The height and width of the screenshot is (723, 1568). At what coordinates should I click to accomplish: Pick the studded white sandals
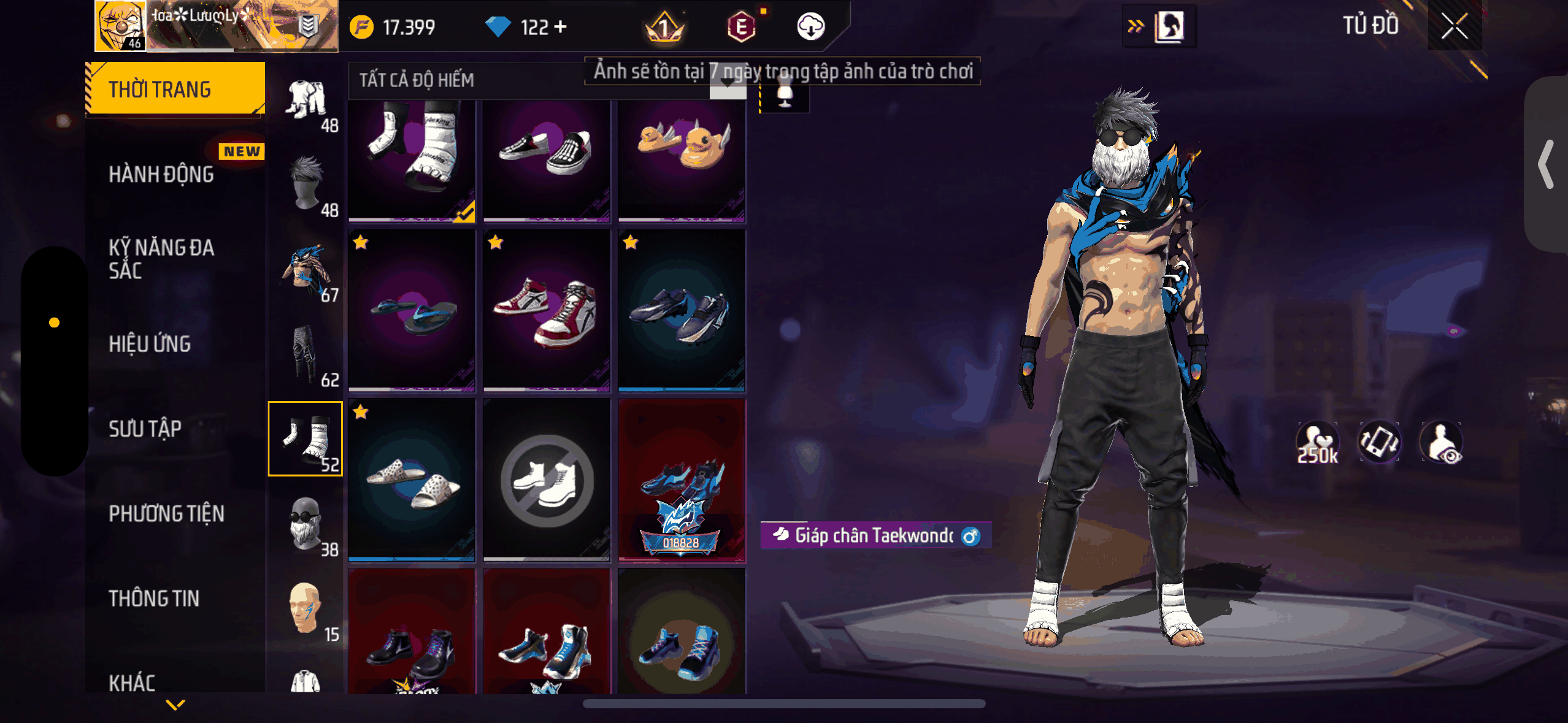coord(412,480)
